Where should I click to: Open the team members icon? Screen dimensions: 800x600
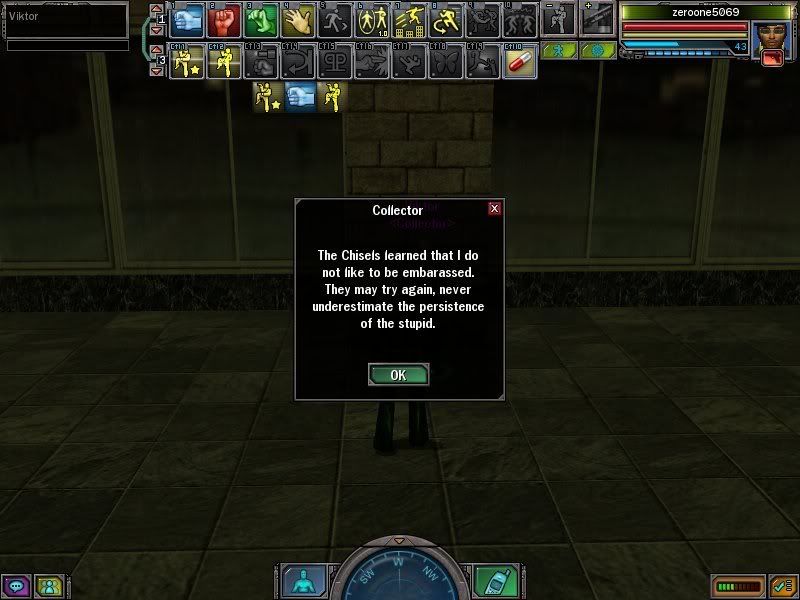[47, 586]
